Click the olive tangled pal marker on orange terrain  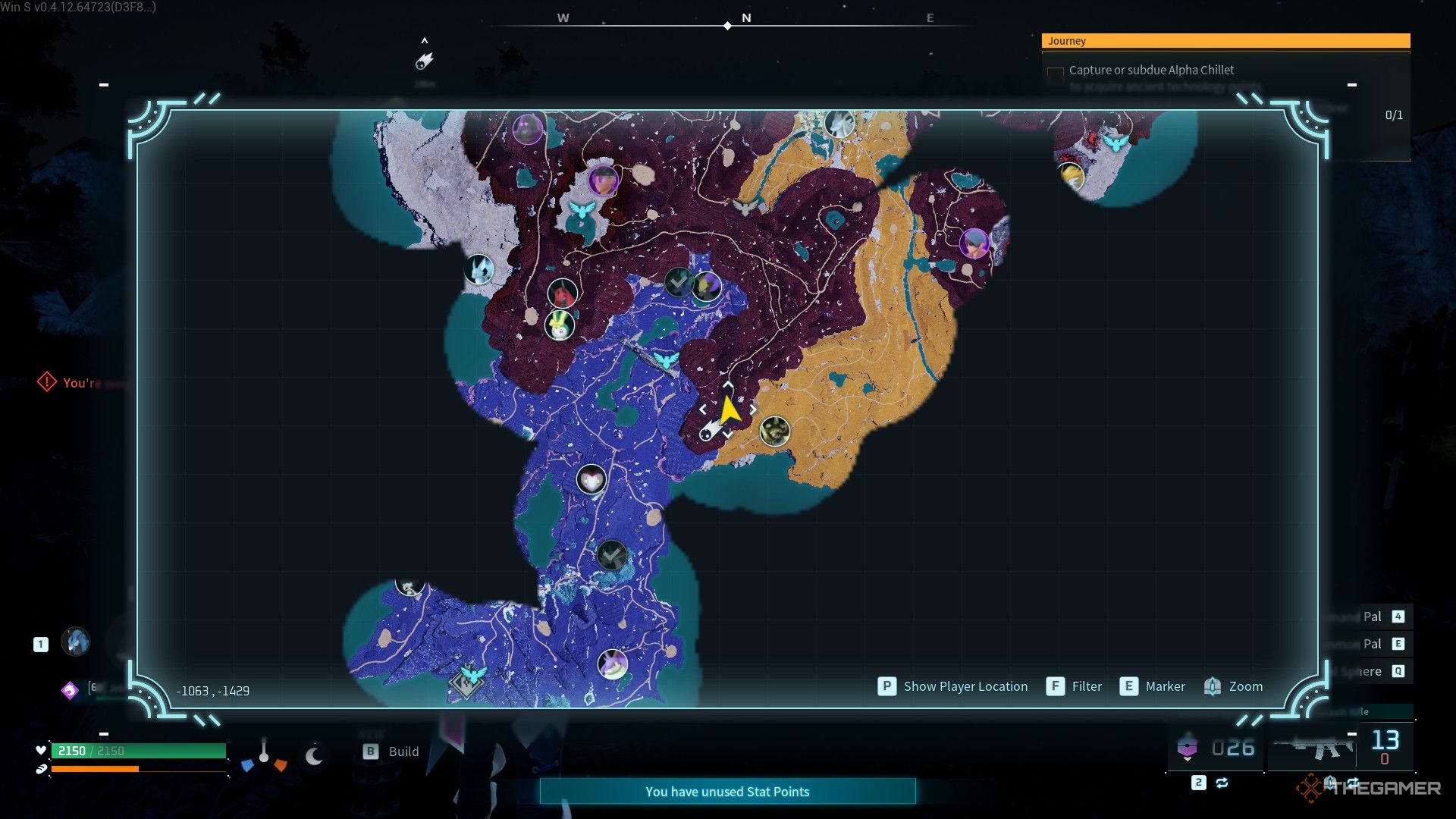(x=774, y=431)
